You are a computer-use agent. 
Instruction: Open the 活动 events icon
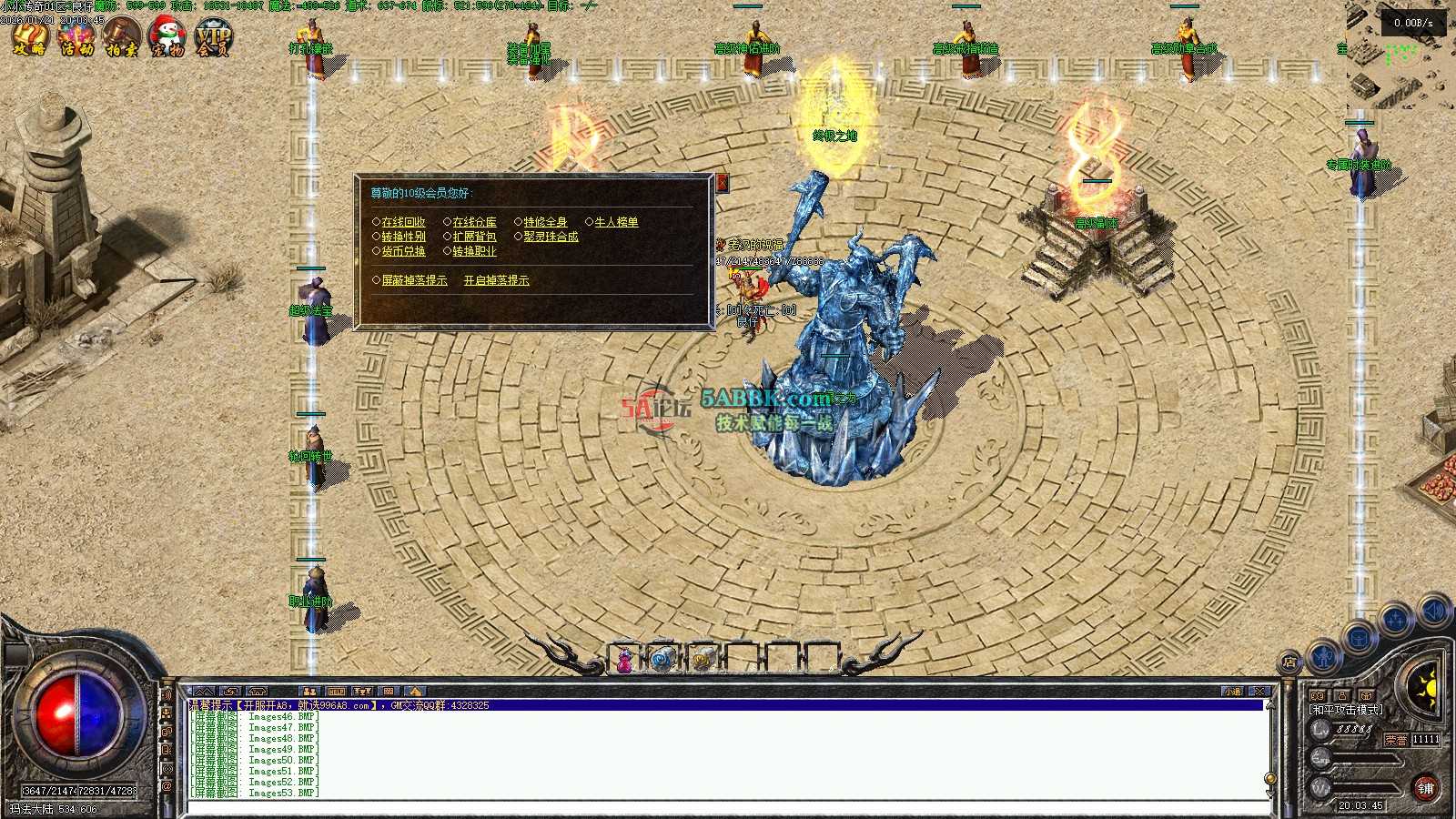pos(76,38)
